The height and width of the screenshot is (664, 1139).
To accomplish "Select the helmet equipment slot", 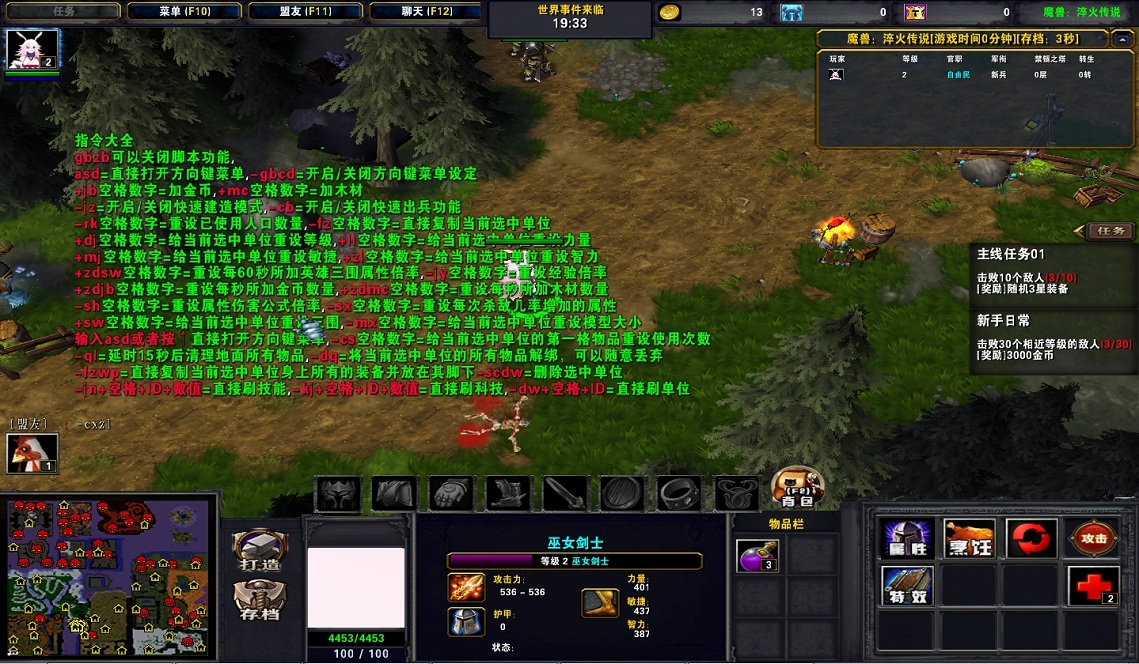I will [337, 493].
